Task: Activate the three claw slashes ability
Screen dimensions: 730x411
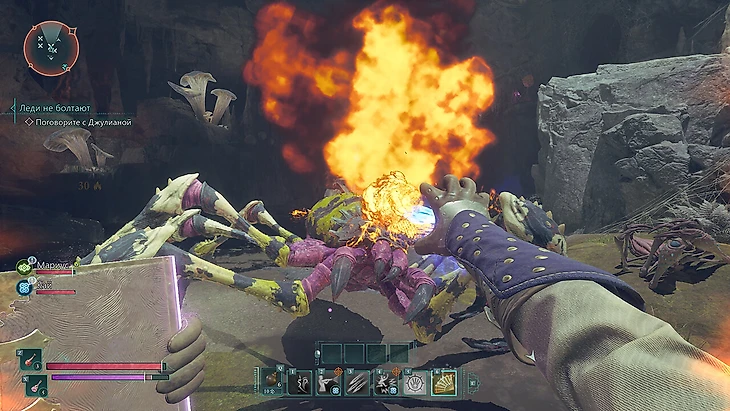Action: (x=357, y=381)
